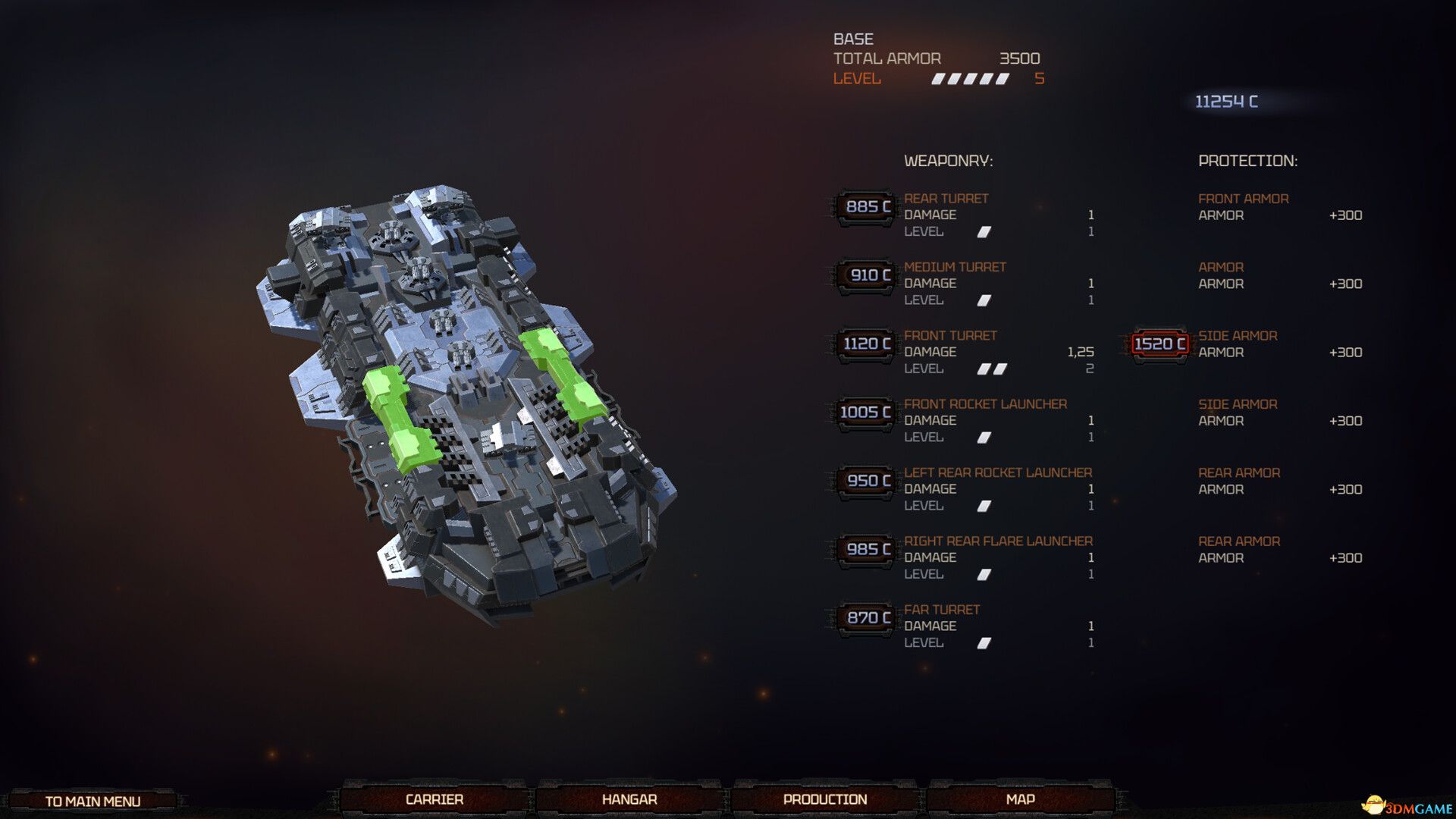Buy the Rear Turret upgrade for 885 C
1456x819 pixels.
[x=865, y=207]
